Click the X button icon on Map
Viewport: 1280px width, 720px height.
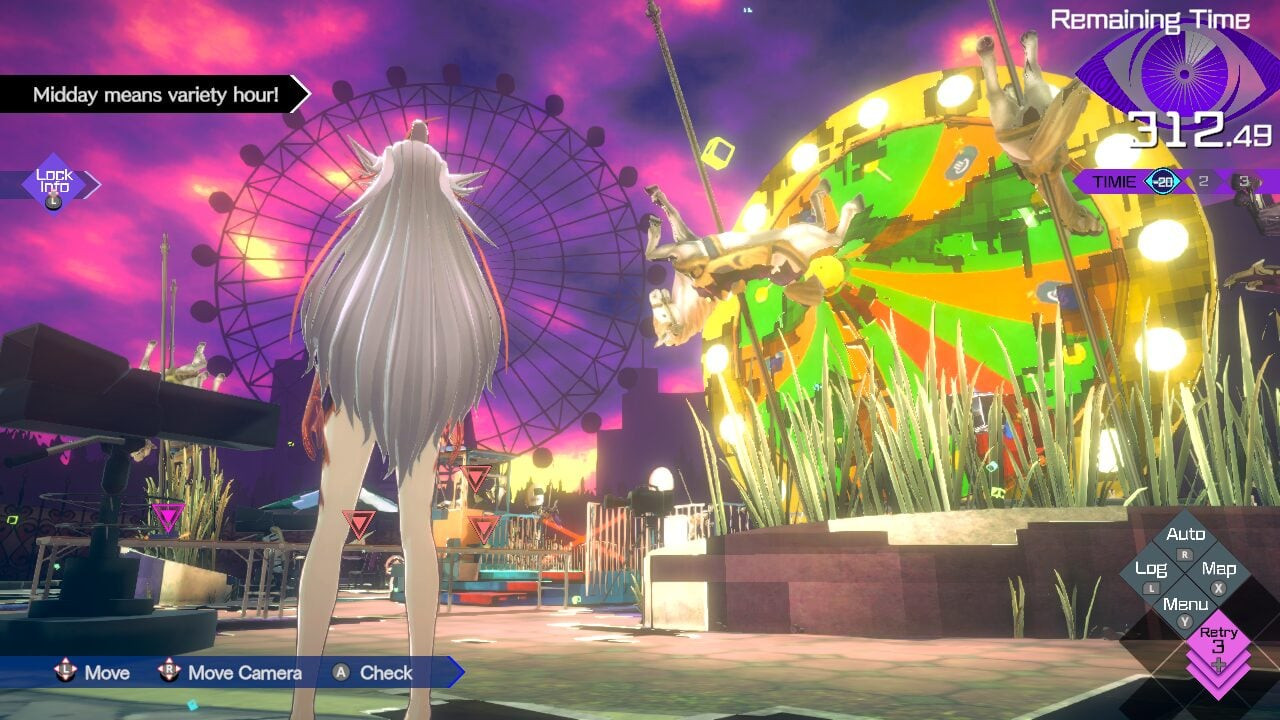coord(1219,588)
